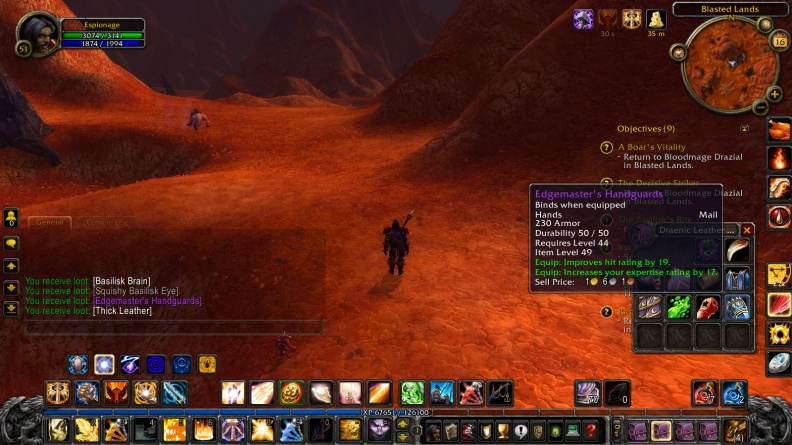Activate the orange pumpkin face ability icon
Image resolution: width=792 pixels, height=445 pixels.
pyautogui.click(x=290, y=393)
